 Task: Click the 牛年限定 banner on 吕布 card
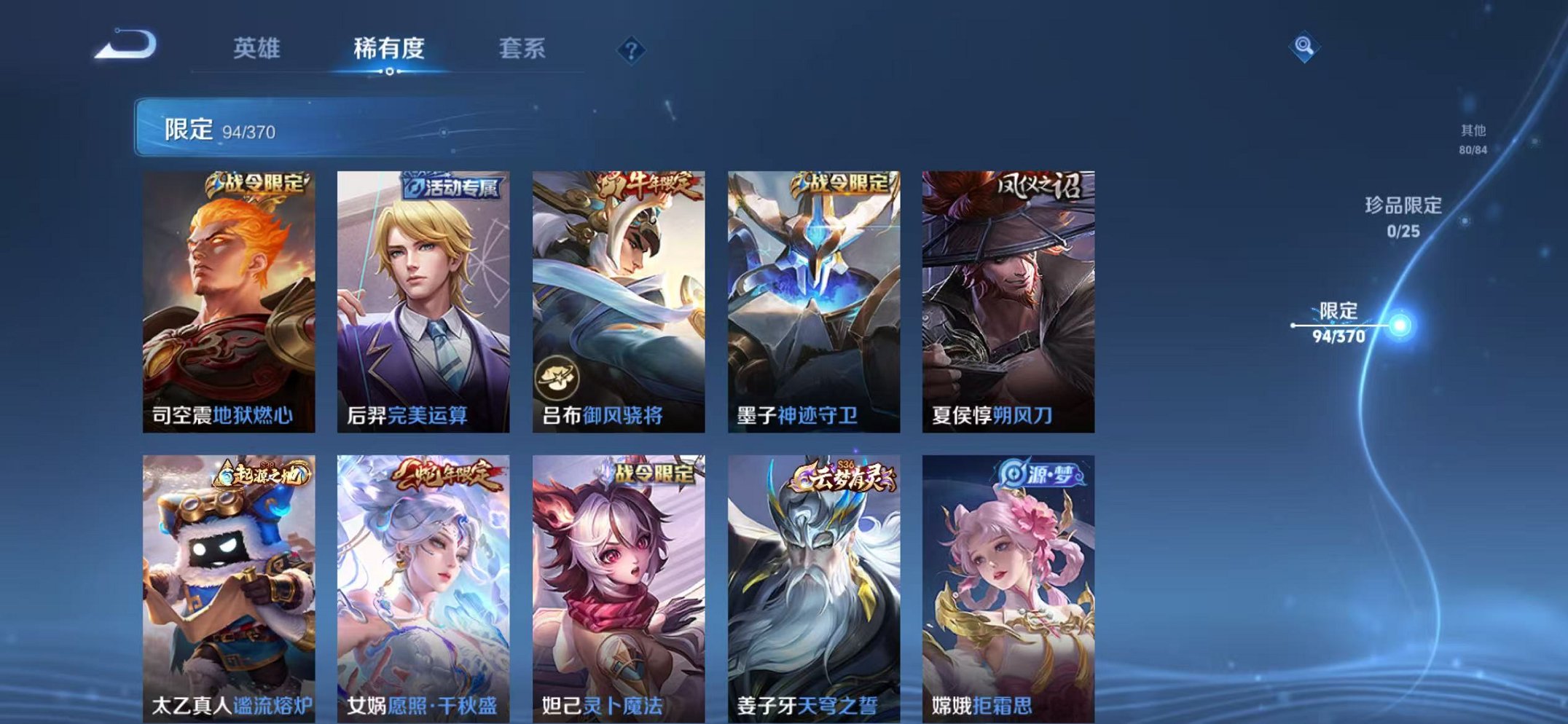pyautogui.click(x=644, y=183)
